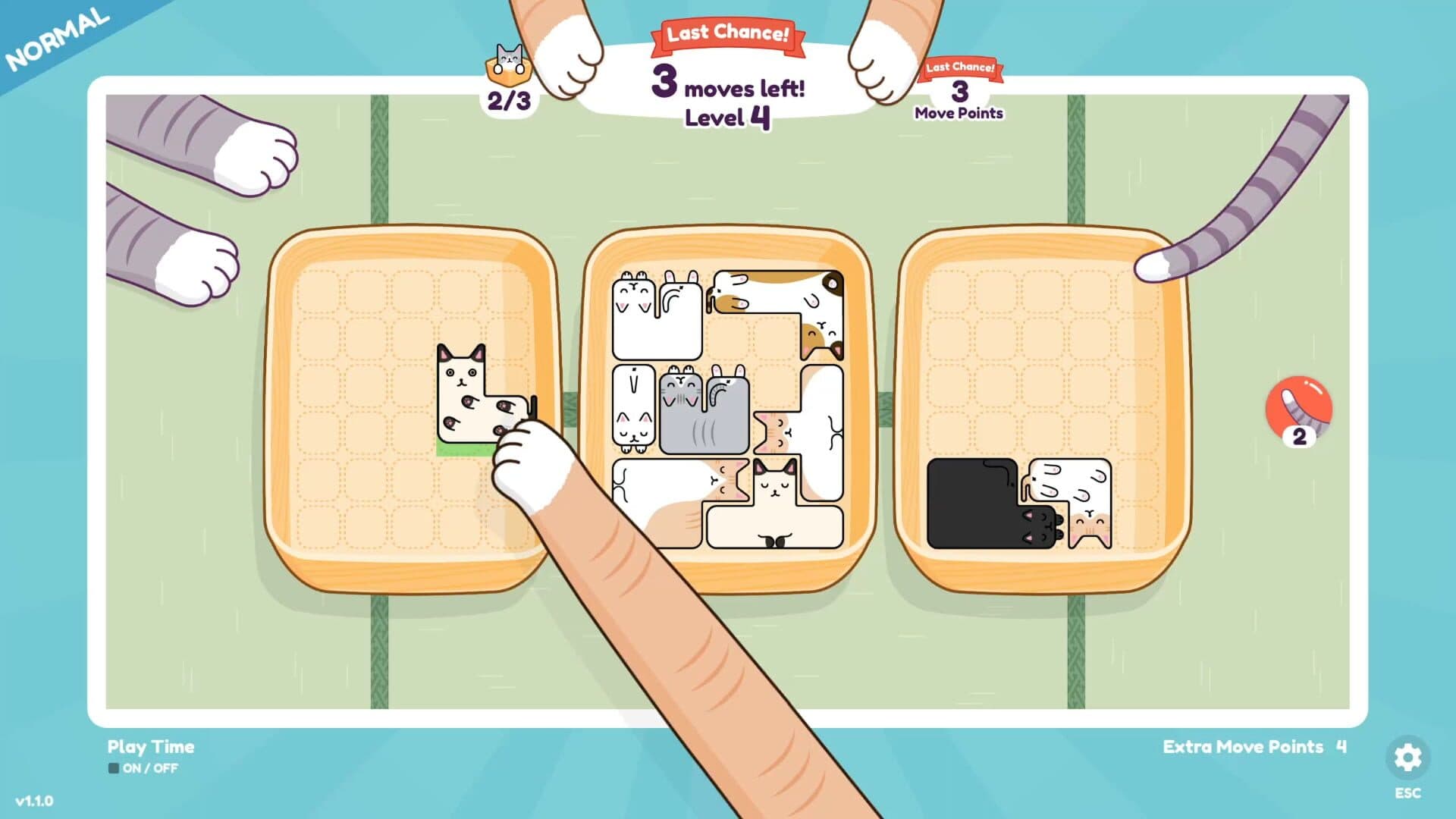The image size is (1456, 819).
Task: Open the settings gear
Action: click(1407, 755)
